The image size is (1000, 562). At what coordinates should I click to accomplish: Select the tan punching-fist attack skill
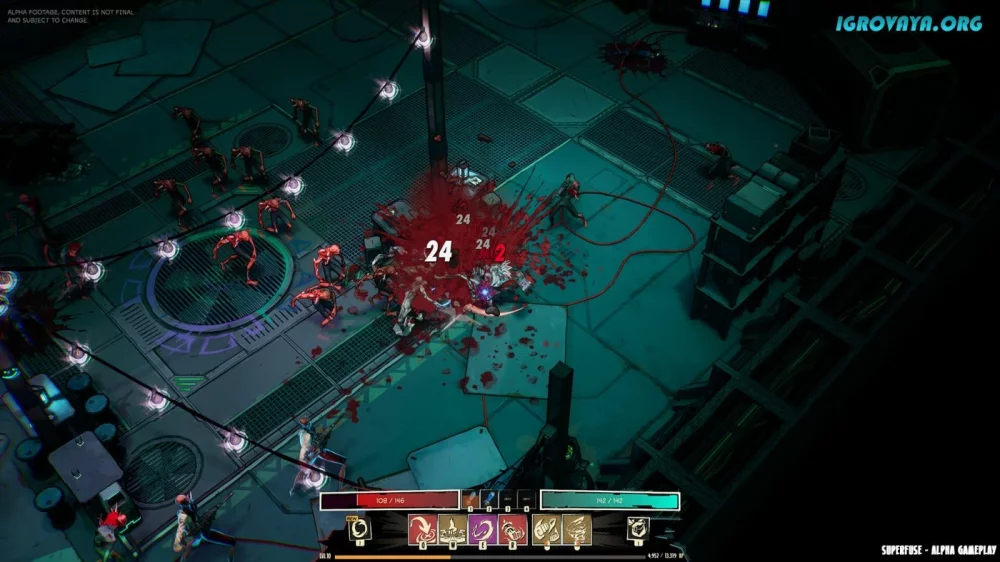(547, 530)
